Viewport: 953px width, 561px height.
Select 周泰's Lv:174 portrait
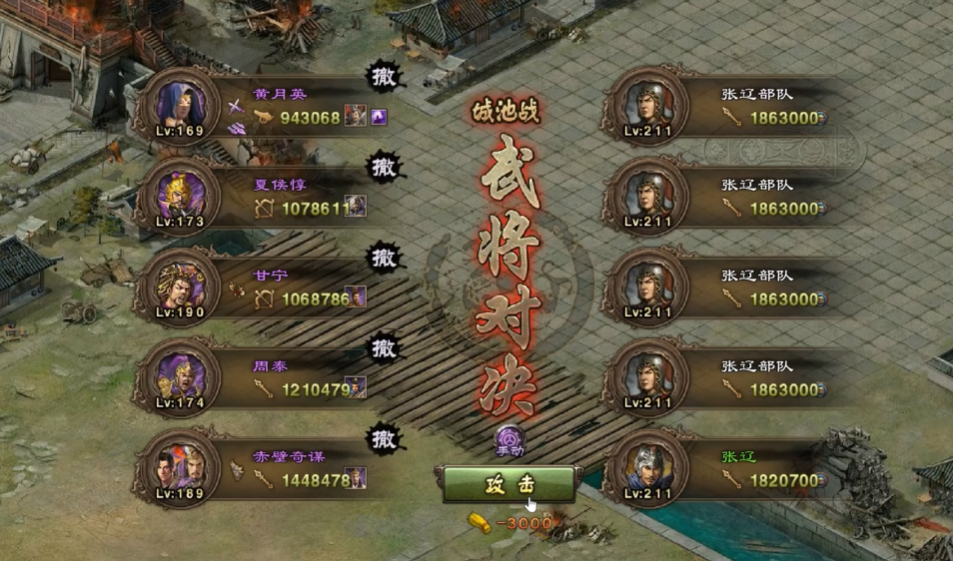pos(181,375)
